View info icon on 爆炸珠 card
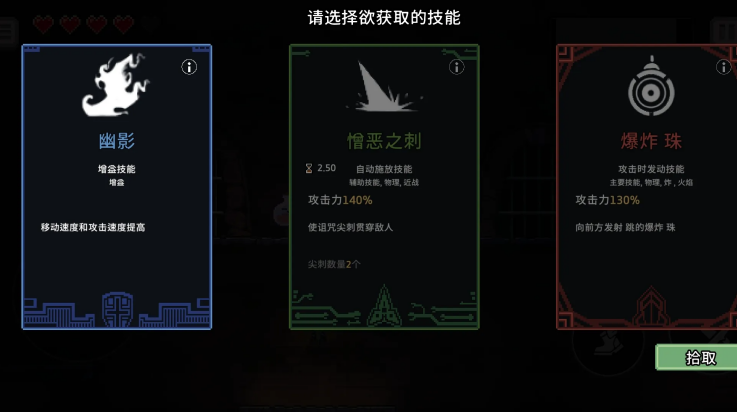This screenshot has height=412, width=737. click(x=724, y=67)
